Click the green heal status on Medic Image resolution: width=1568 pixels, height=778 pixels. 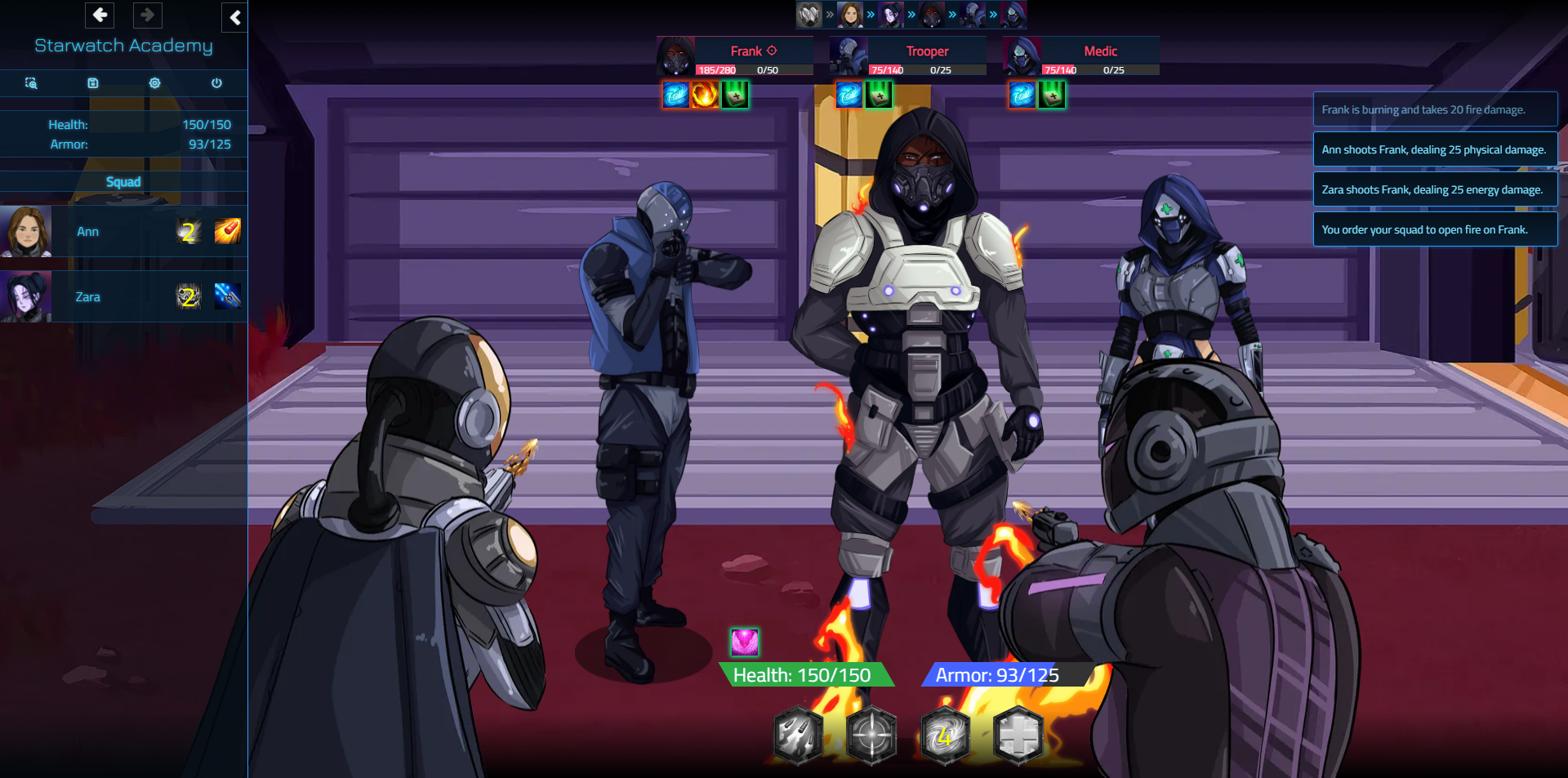click(1053, 94)
